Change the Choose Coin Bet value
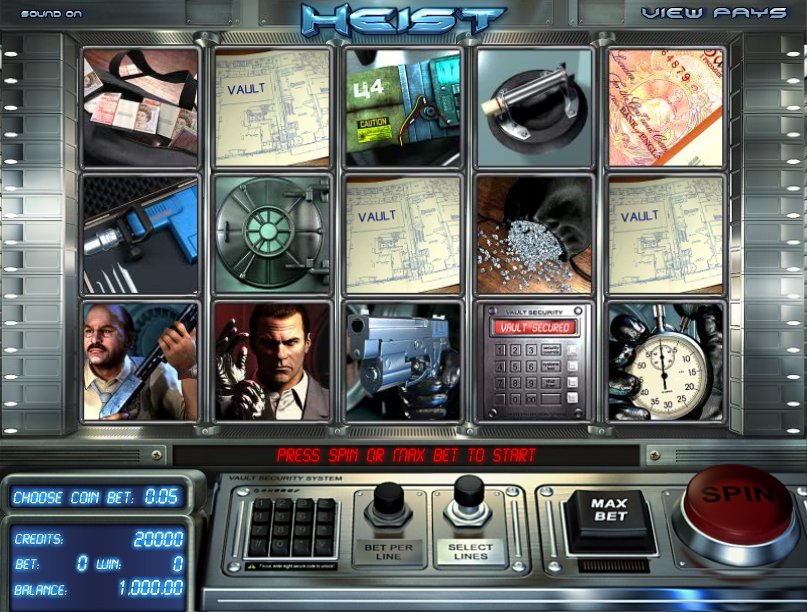Image resolution: width=807 pixels, height=612 pixels. click(x=97, y=497)
